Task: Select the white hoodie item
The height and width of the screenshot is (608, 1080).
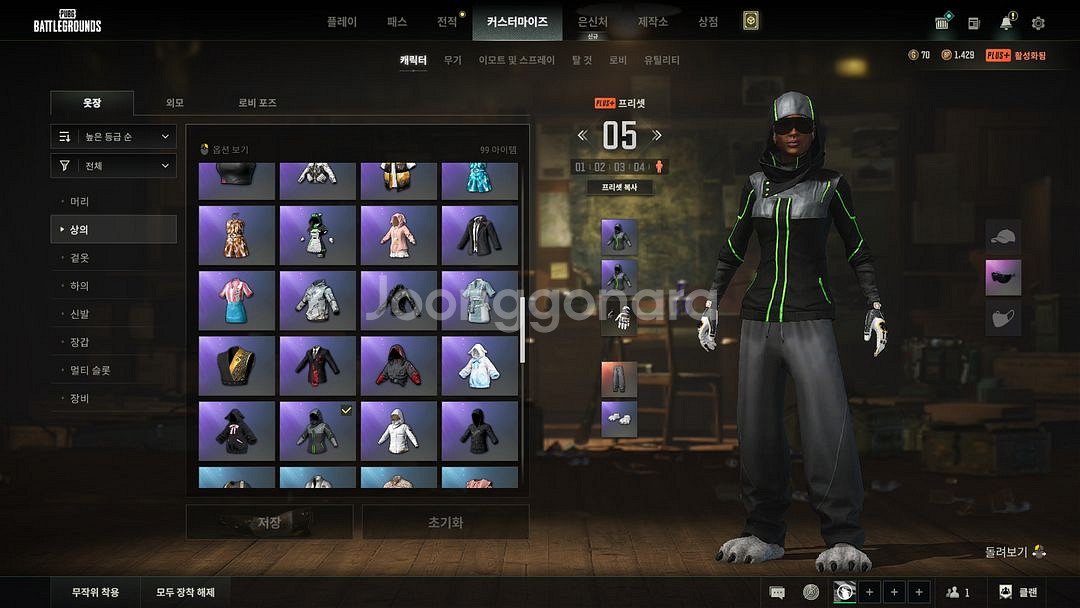Action: tap(398, 430)
